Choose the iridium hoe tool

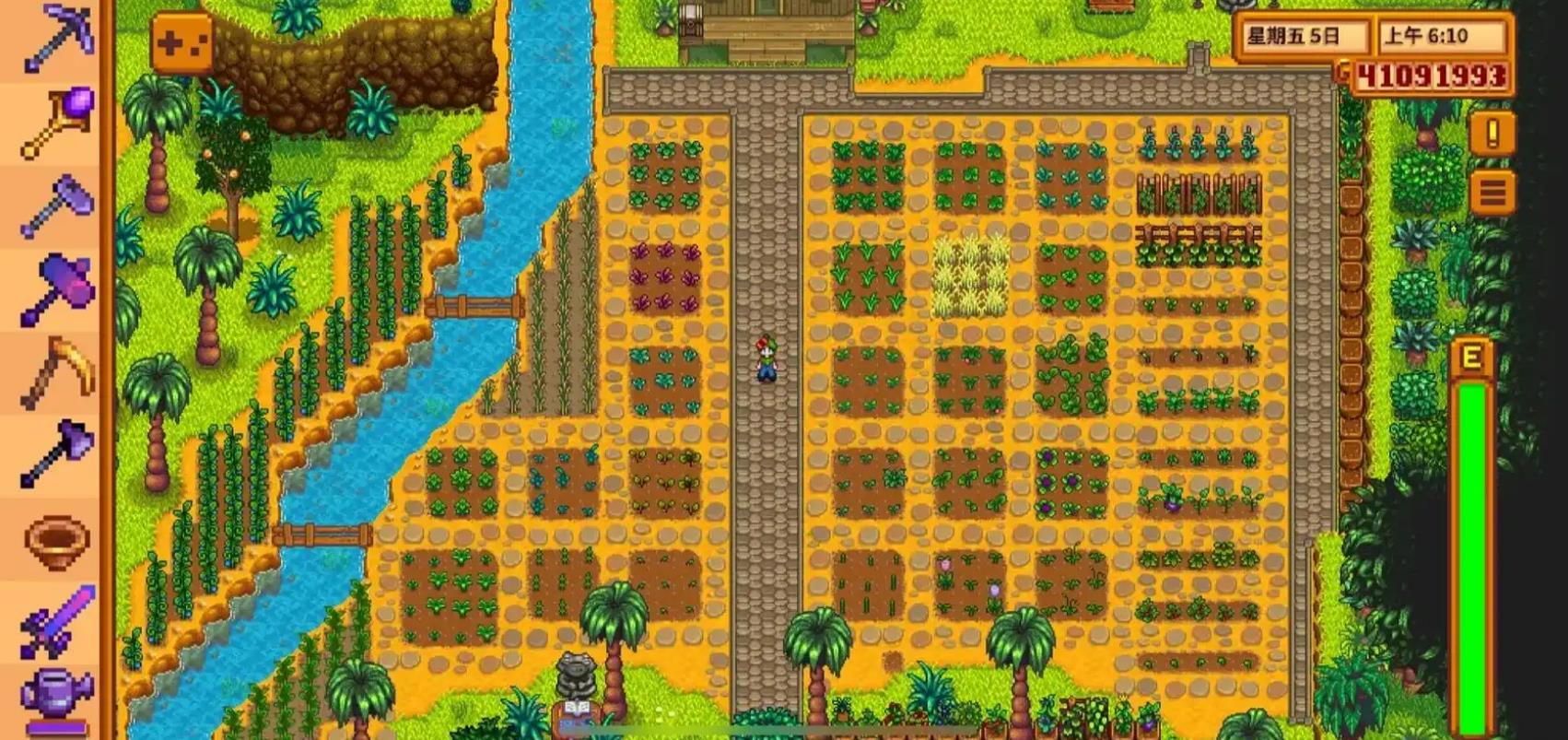pos(57,206)
